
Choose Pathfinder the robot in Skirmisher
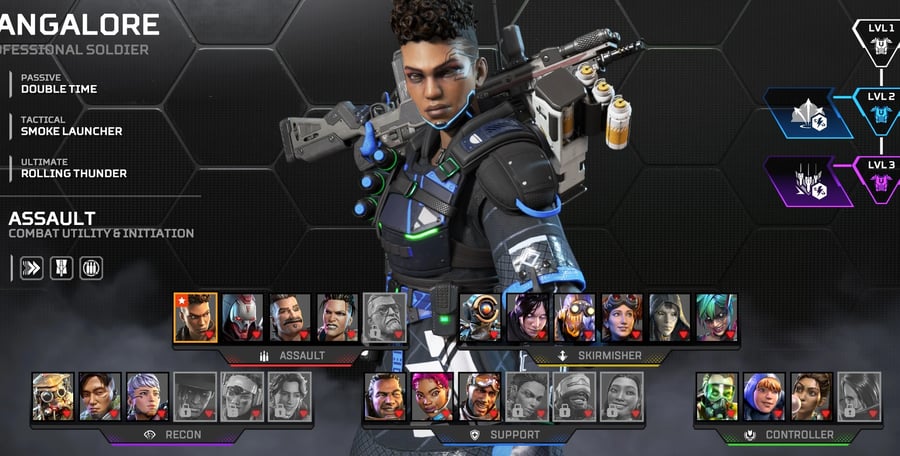coord(480,318)
